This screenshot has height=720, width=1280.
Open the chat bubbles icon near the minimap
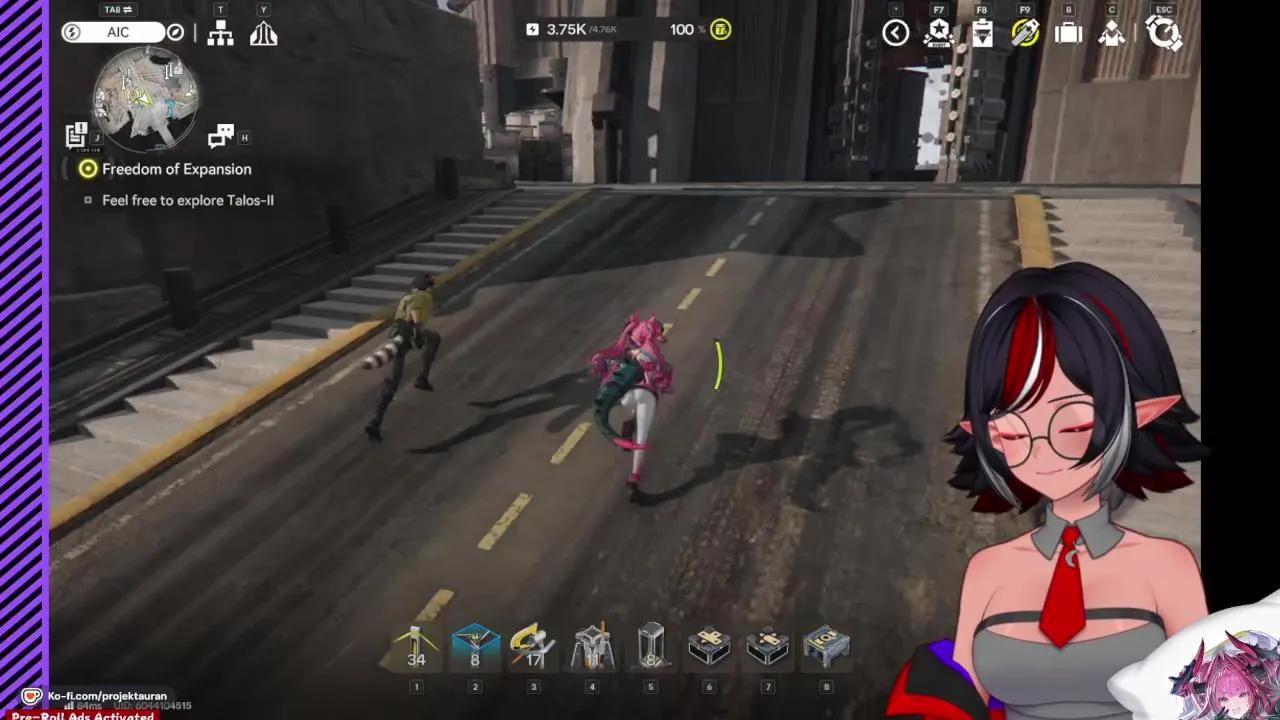222,137
